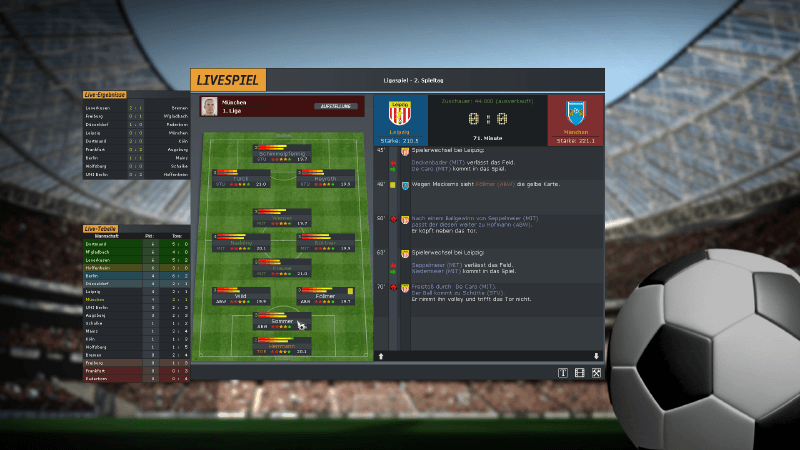Click the commentary scroll-down arrow

point(596,356)
